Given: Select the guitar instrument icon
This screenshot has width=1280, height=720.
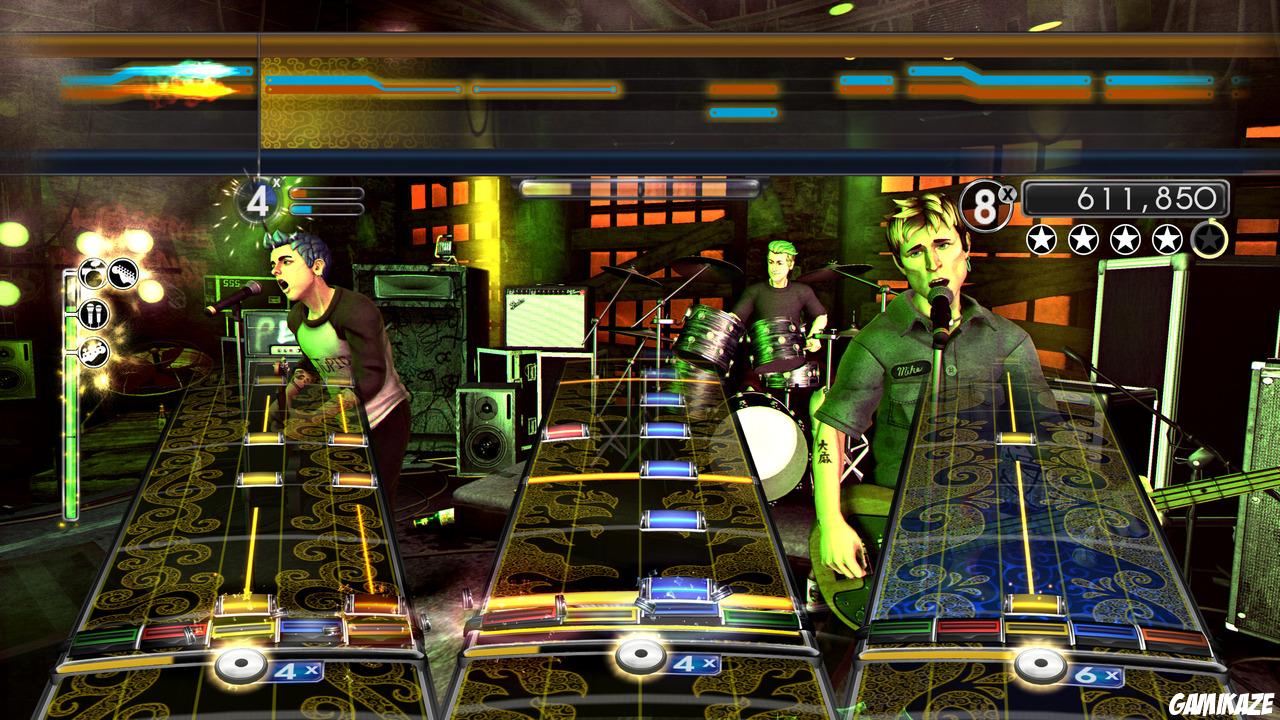Looking at the screenshot, I should tap(122, 274).
